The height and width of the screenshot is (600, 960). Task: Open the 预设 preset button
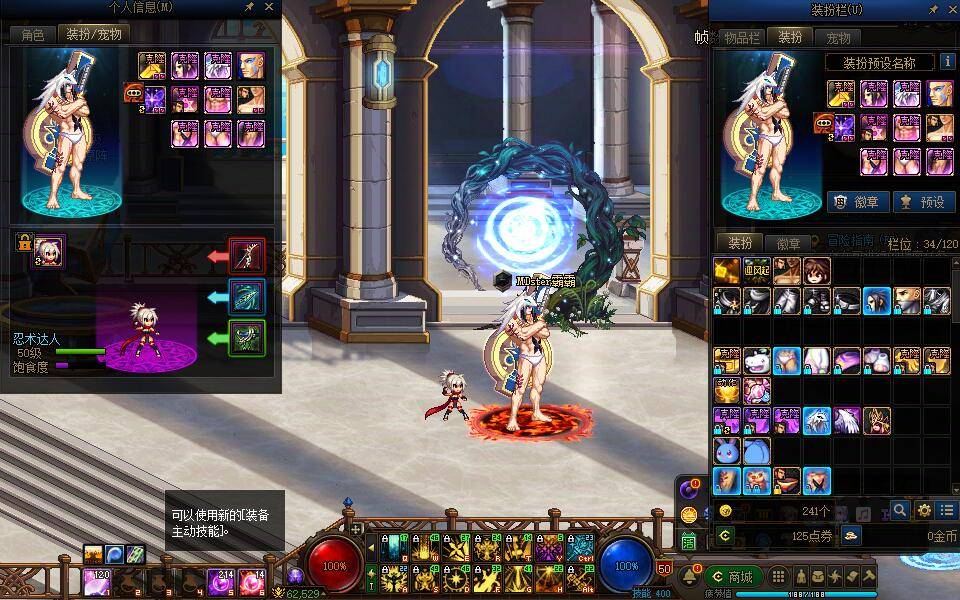[923, 201]
